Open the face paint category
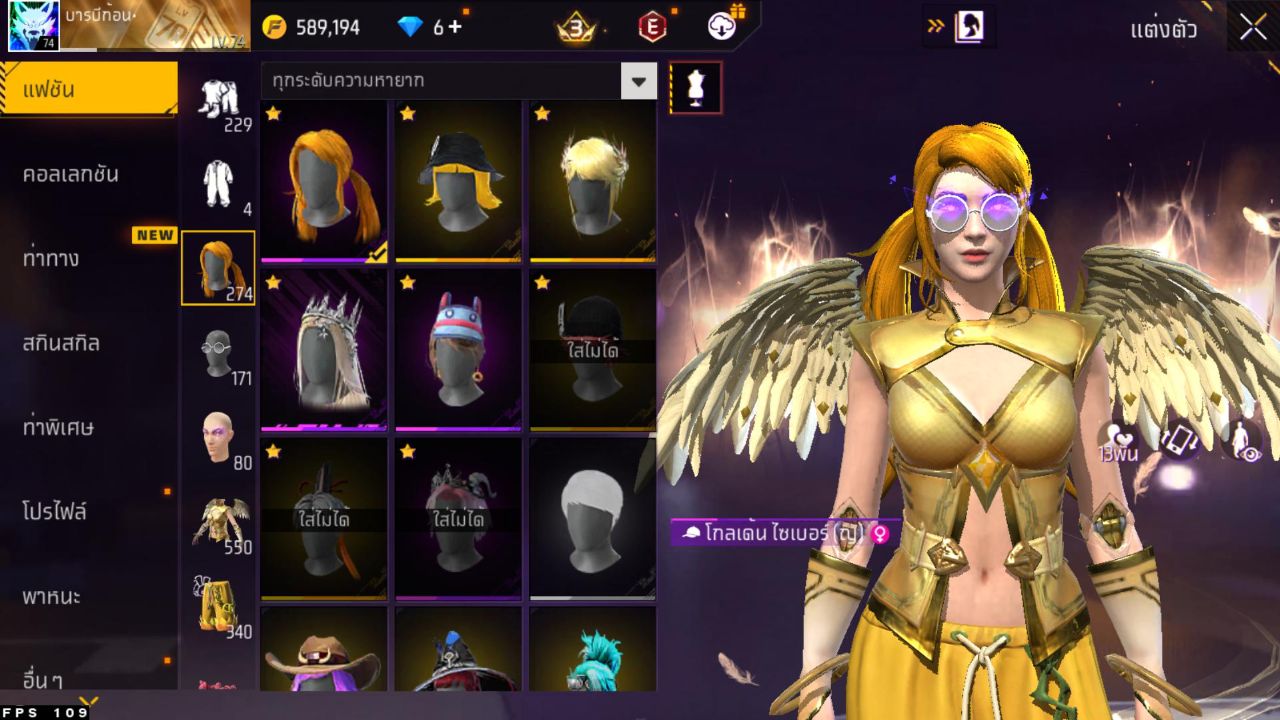Screen dimensions: 1280x720 click(x=218, y=438)
